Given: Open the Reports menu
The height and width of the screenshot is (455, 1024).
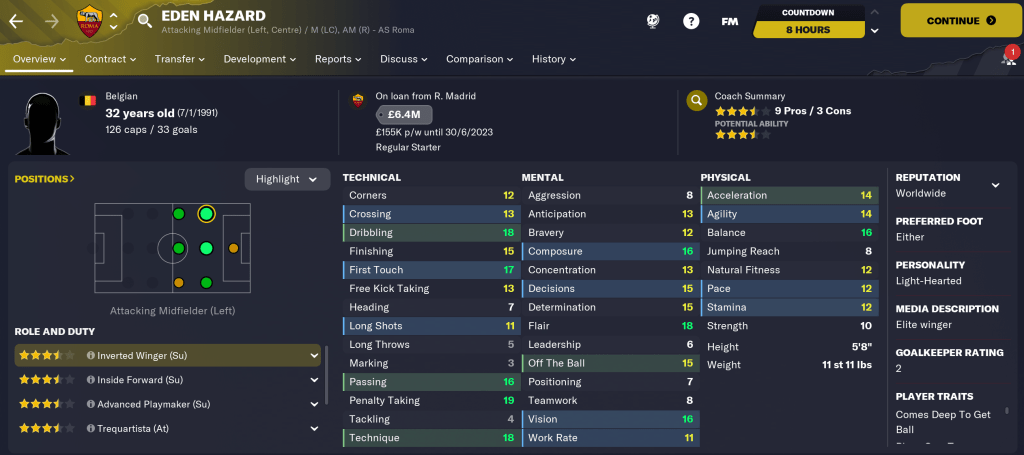Looking at the screenshot, I should point(338,59).
